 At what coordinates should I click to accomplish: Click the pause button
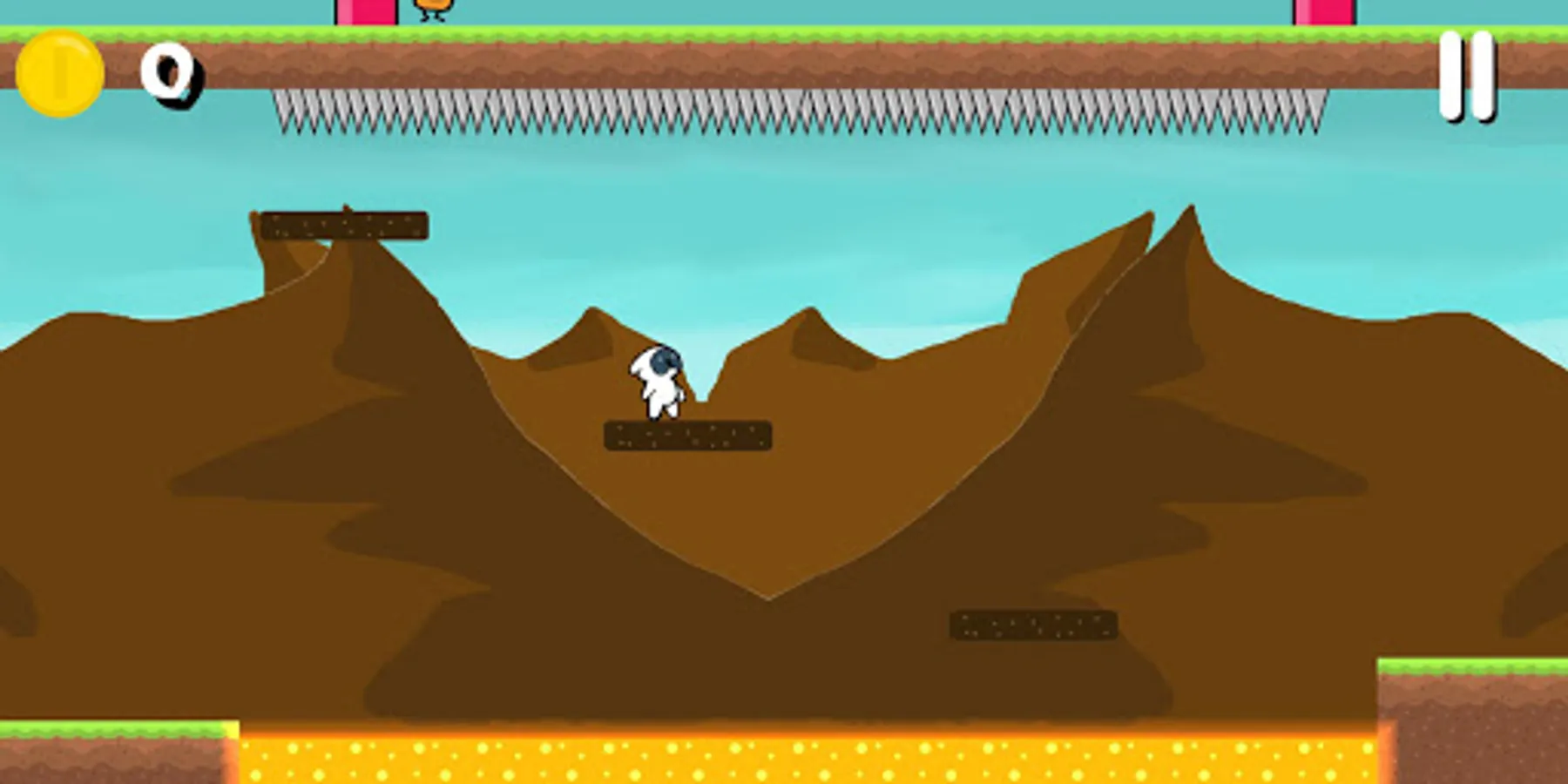pyautogui.click(x=1466, y=74)
